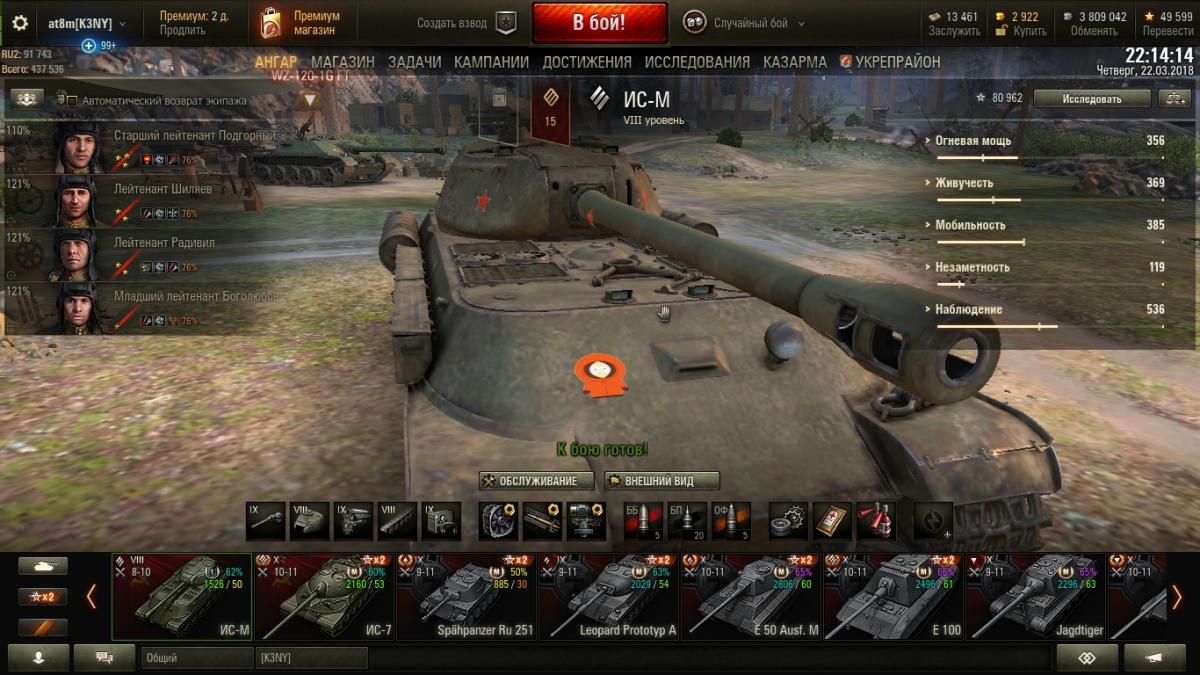Create a platoon with Создать взвод
Image resolution: width=1200 pixels, height=675 pixels.
coord(466,23)
